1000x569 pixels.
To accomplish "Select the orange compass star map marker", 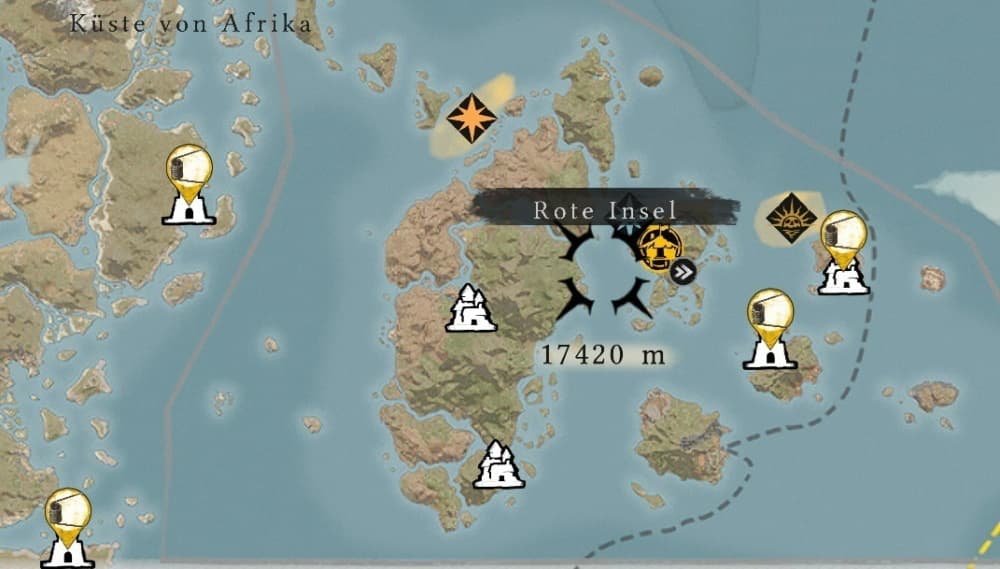I will click(471, 118).
